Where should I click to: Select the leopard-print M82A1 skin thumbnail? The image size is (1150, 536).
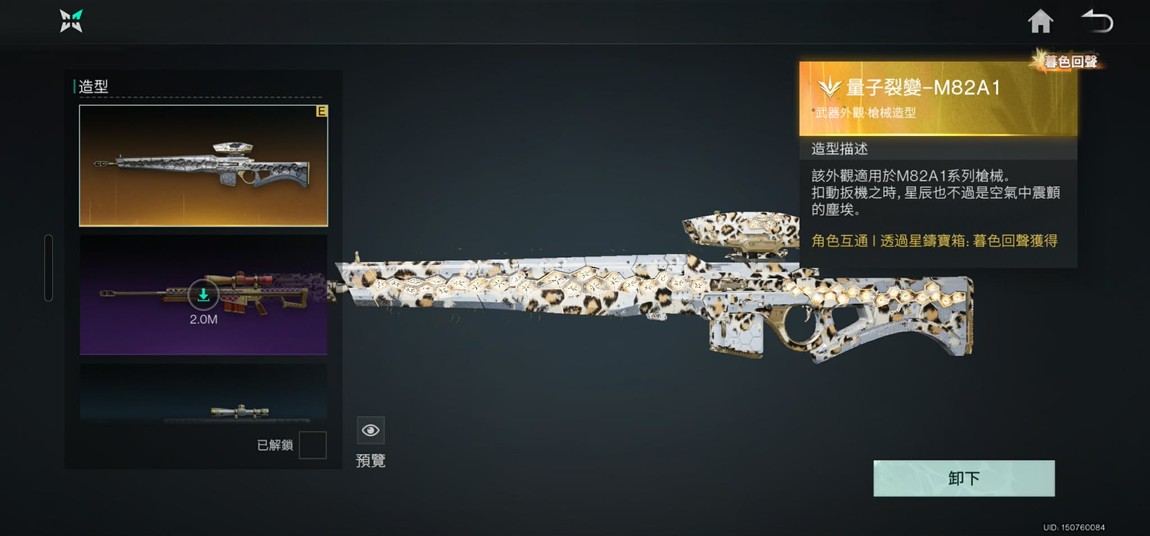(x=203, y=166)
